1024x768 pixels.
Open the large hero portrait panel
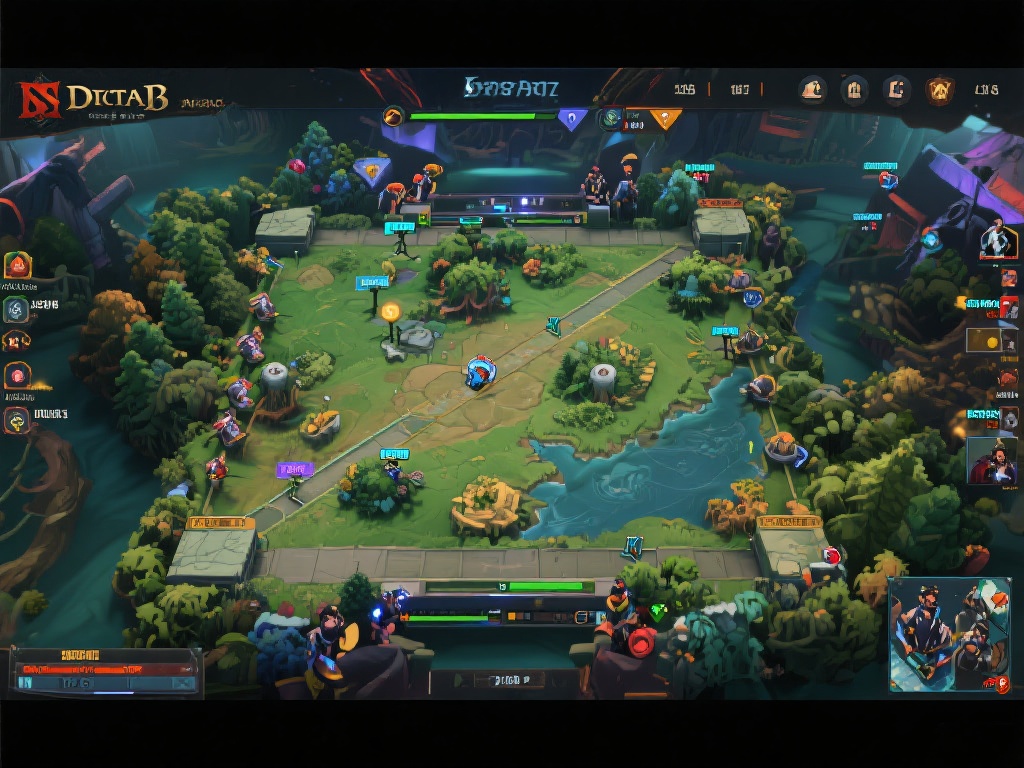click(x=949, y=634)
